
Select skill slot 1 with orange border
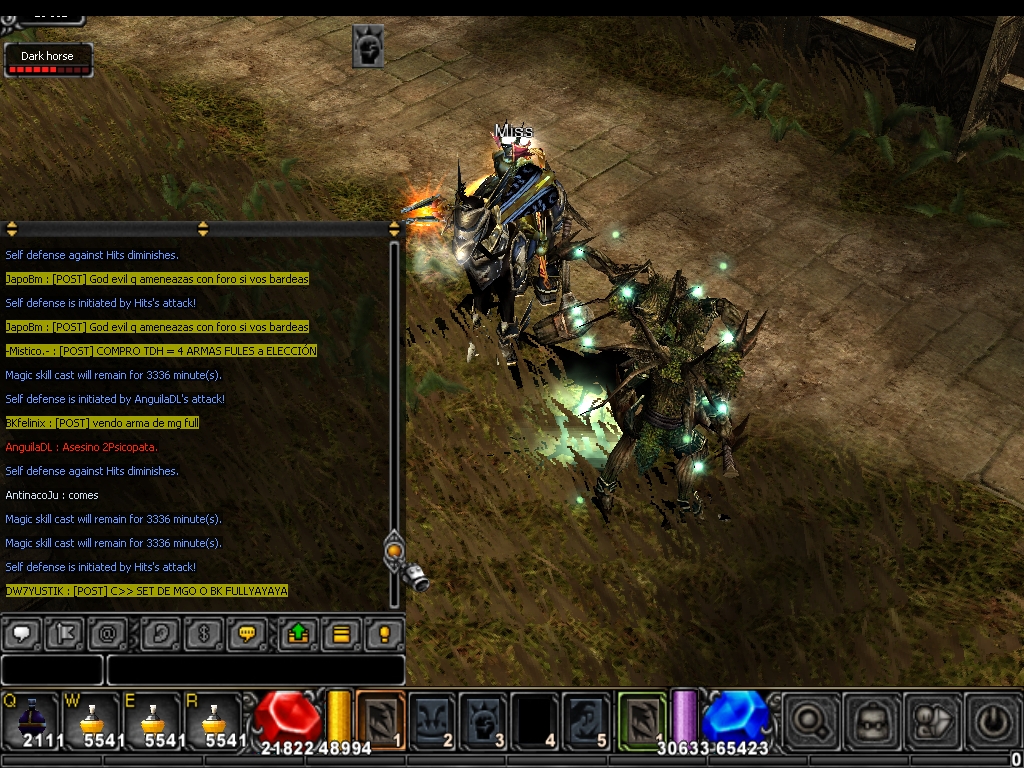click(381, 720)
